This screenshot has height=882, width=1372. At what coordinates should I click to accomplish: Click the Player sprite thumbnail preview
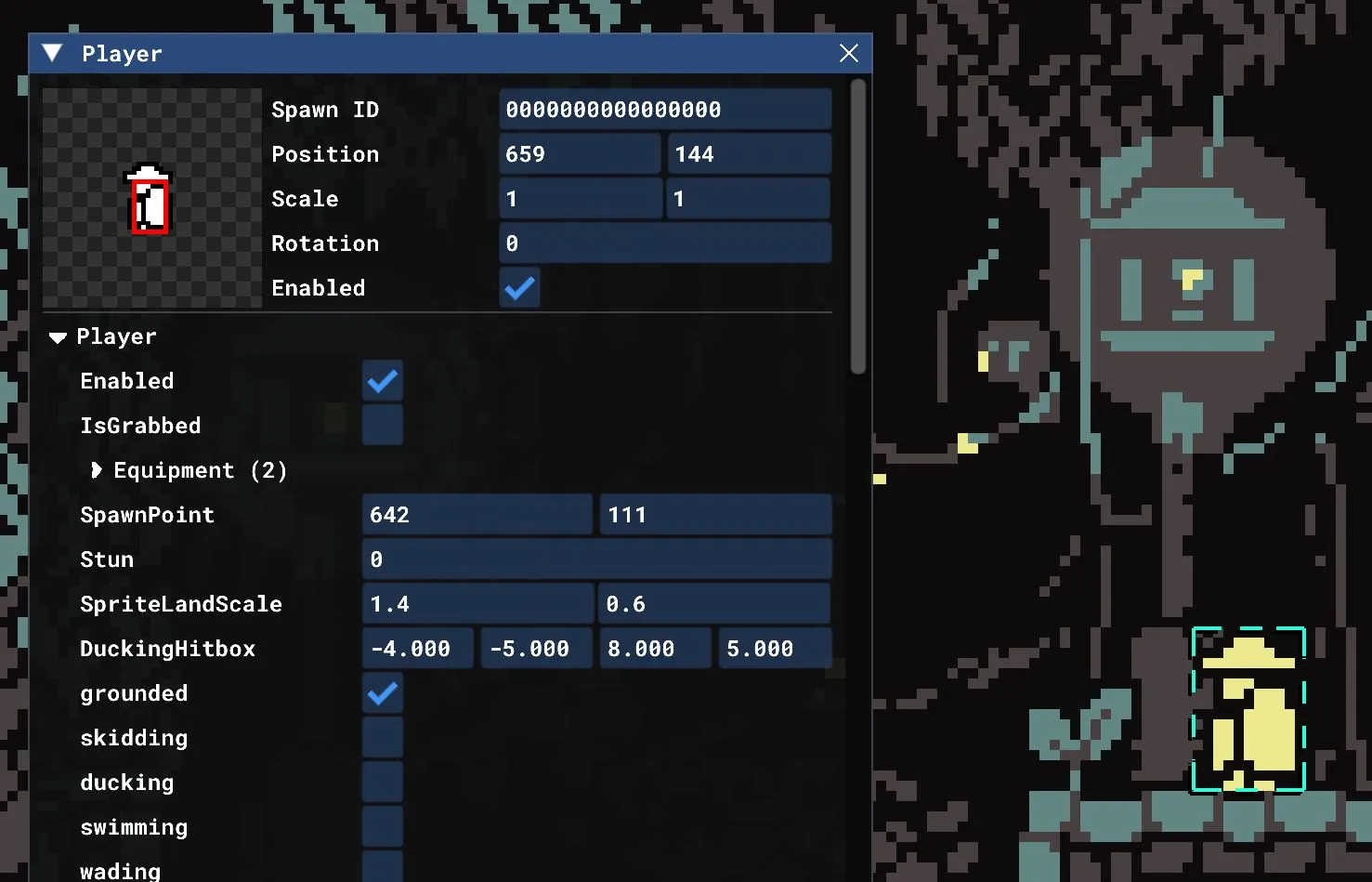tap(149, 197)
